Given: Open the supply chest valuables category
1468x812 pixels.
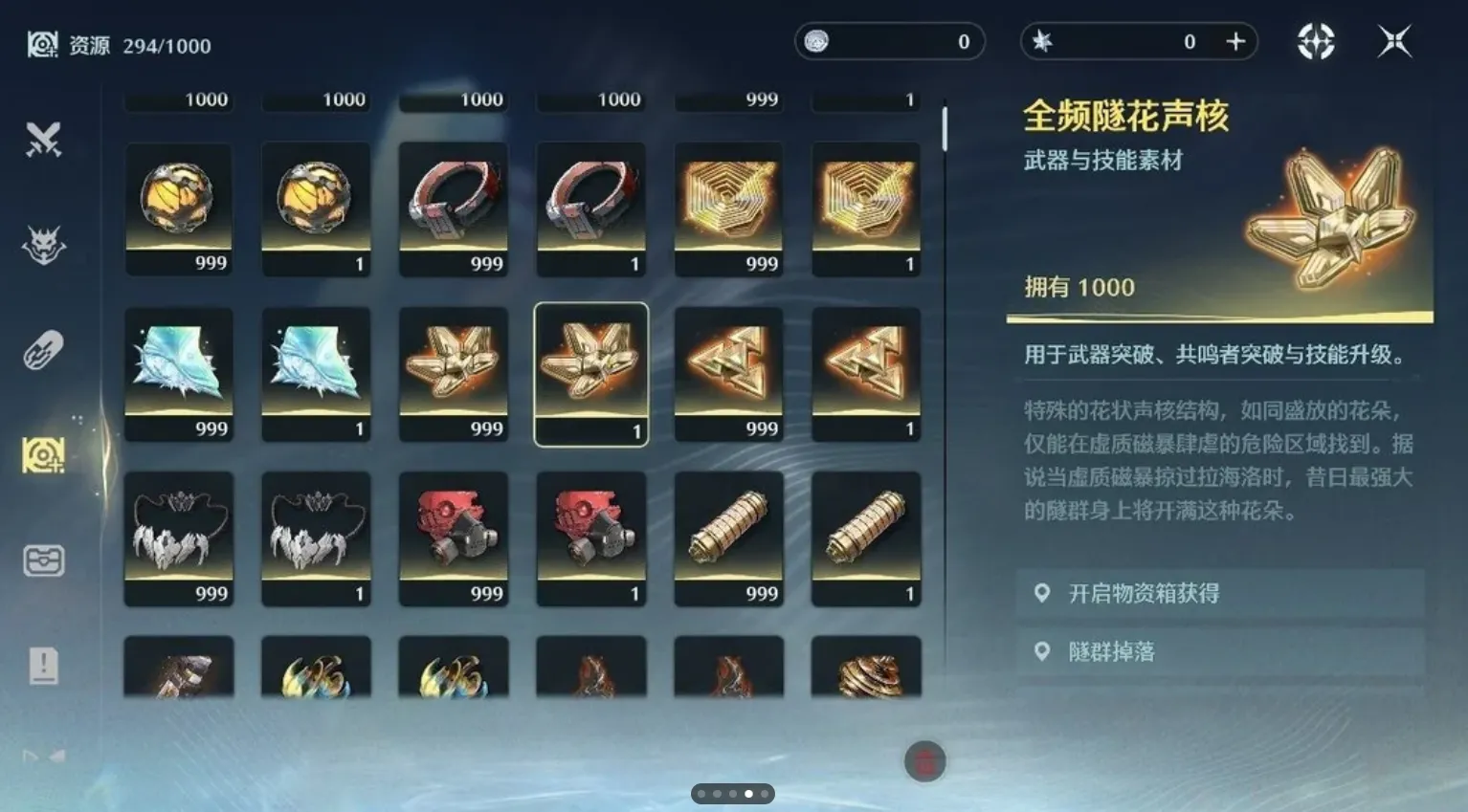Looking at the screenshot, I should coord(42,560).
